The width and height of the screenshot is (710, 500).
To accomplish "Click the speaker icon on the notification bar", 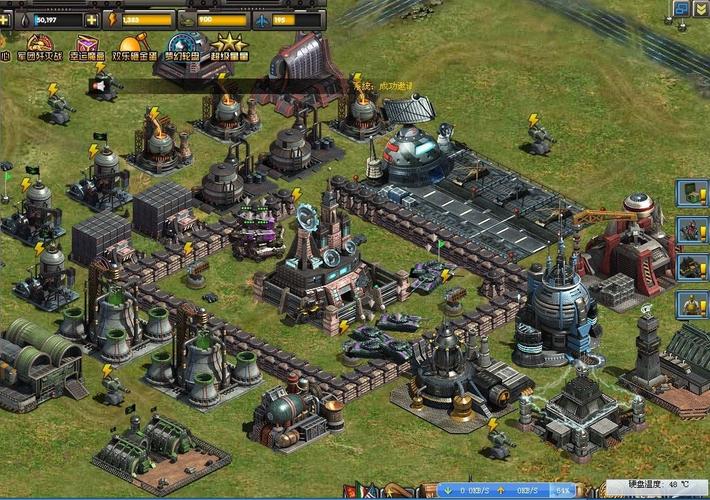I will click(99, 86).
